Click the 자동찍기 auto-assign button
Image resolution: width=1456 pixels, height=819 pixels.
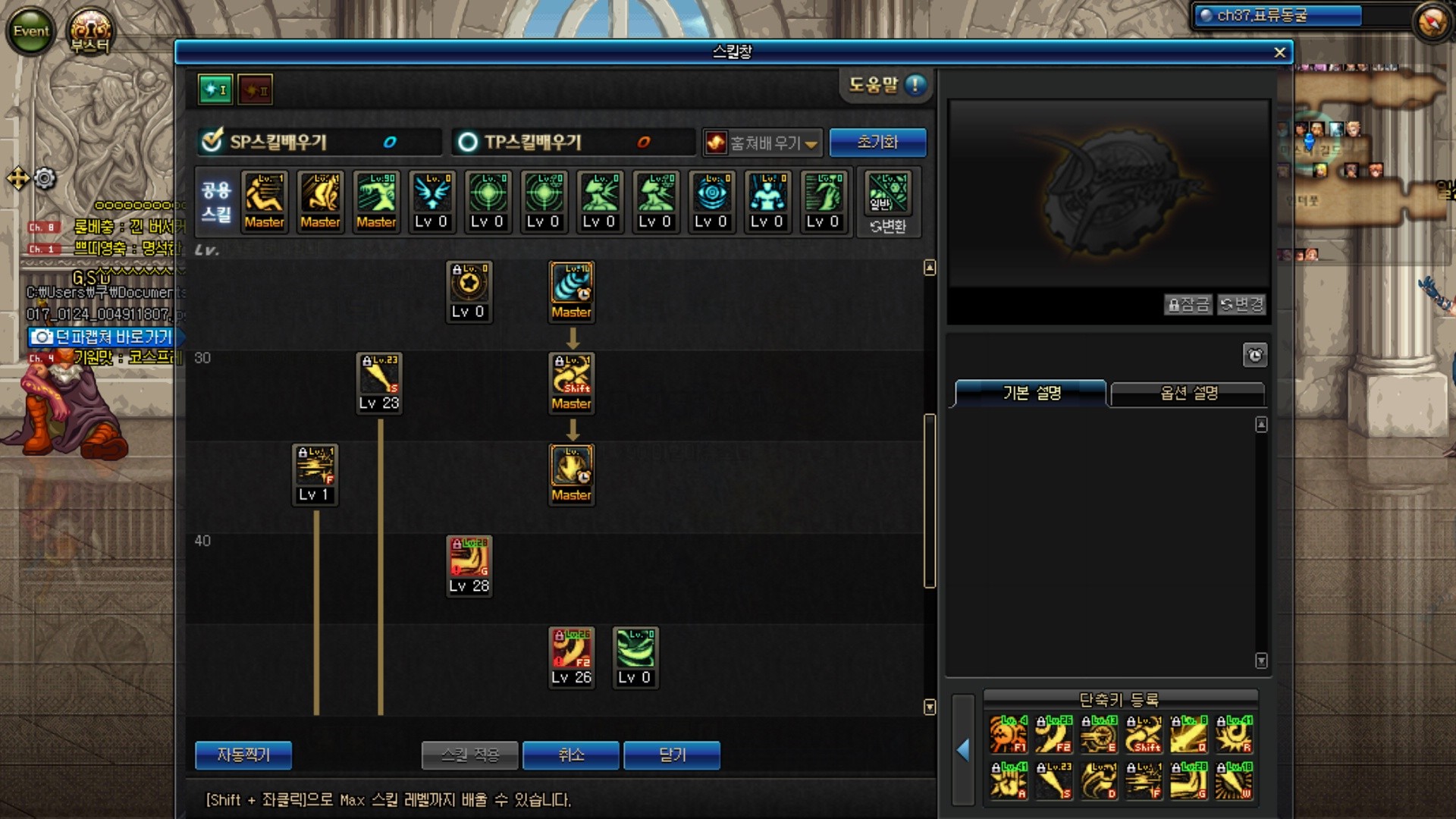click(x=243, y=755)
